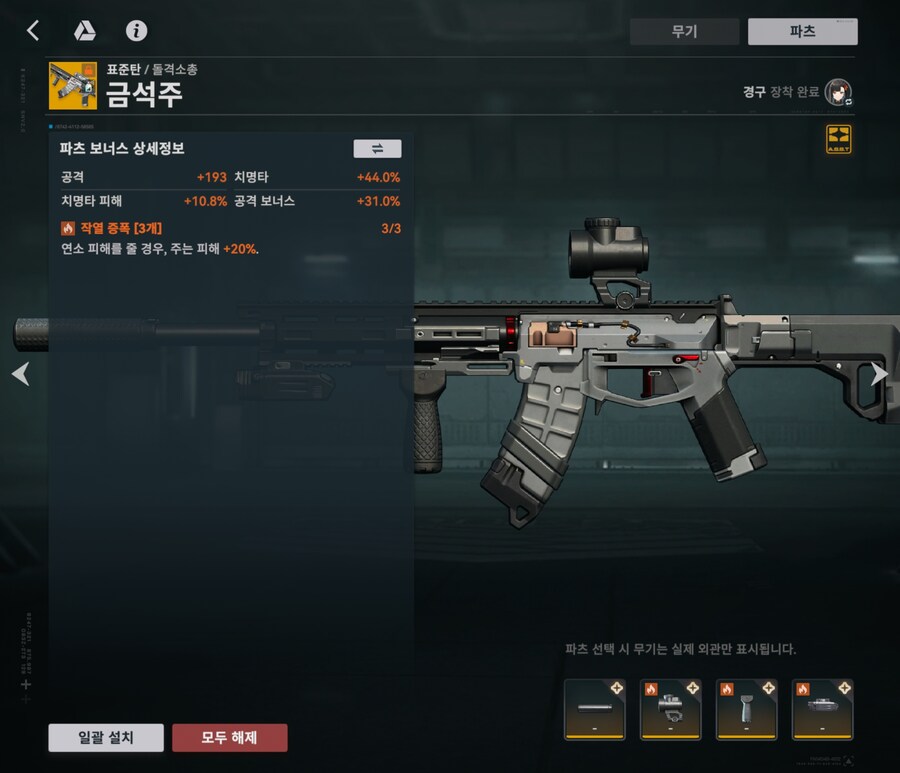
Task: Remove all parts with 모두 해제
Action: pos(230,738)
